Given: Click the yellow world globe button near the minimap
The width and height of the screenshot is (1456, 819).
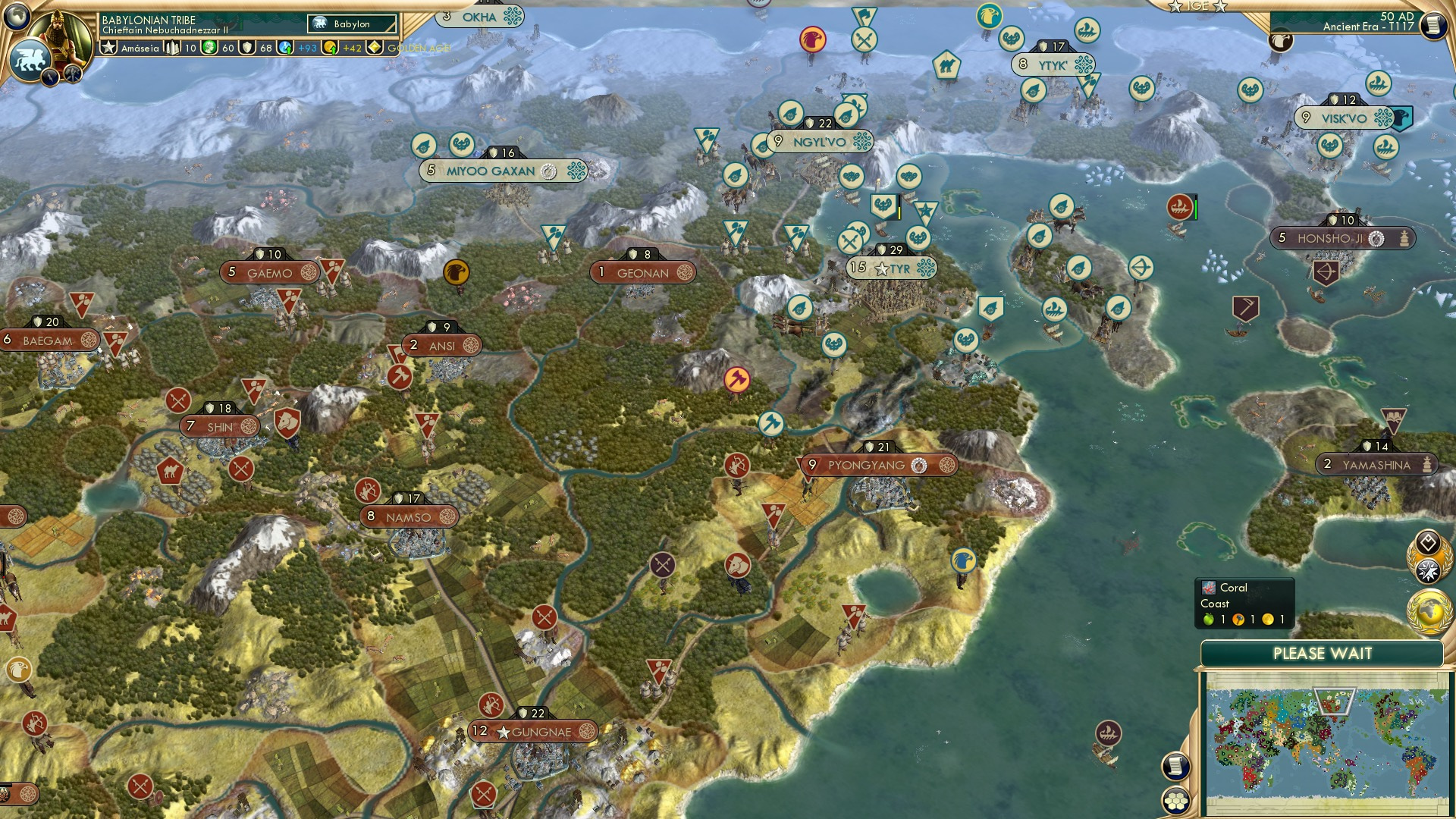Looking at the screenshot, I should (1427, 613).
